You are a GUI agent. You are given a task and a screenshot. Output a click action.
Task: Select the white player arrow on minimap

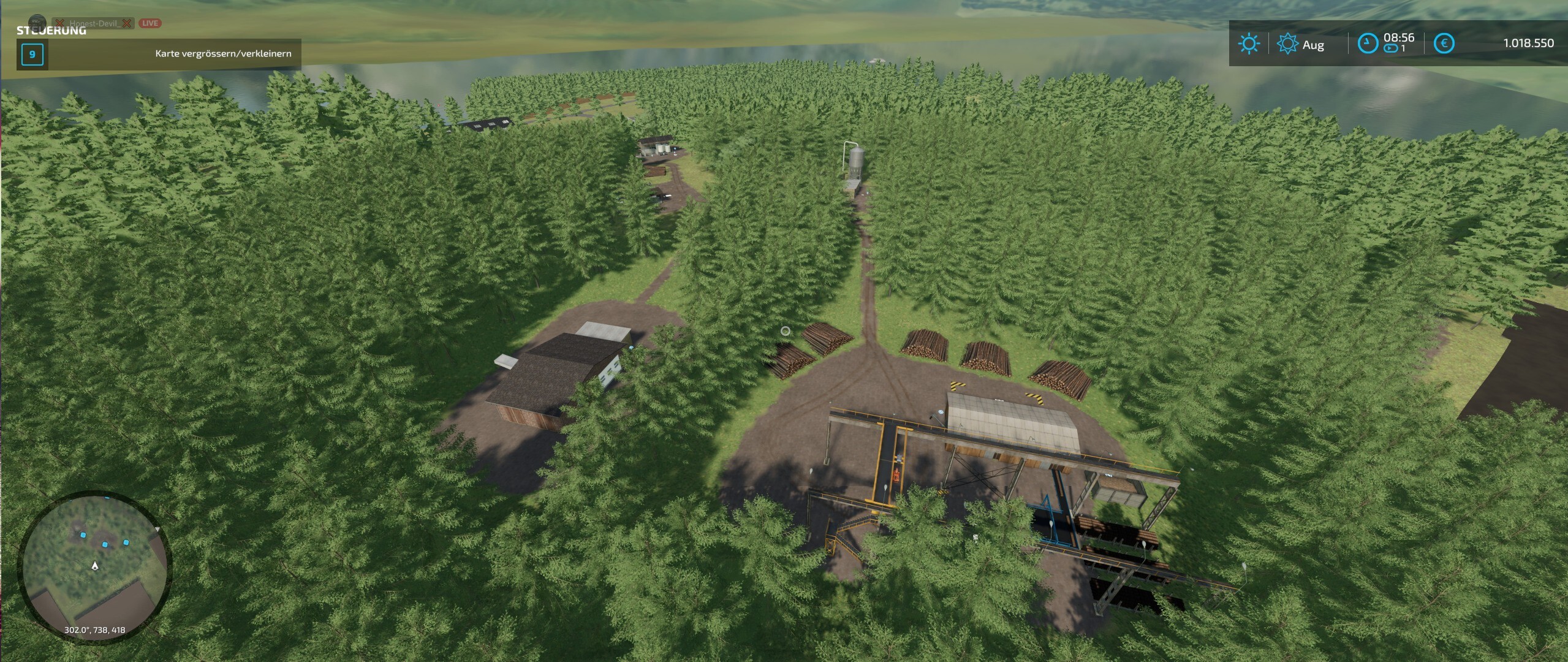[95, 565]
